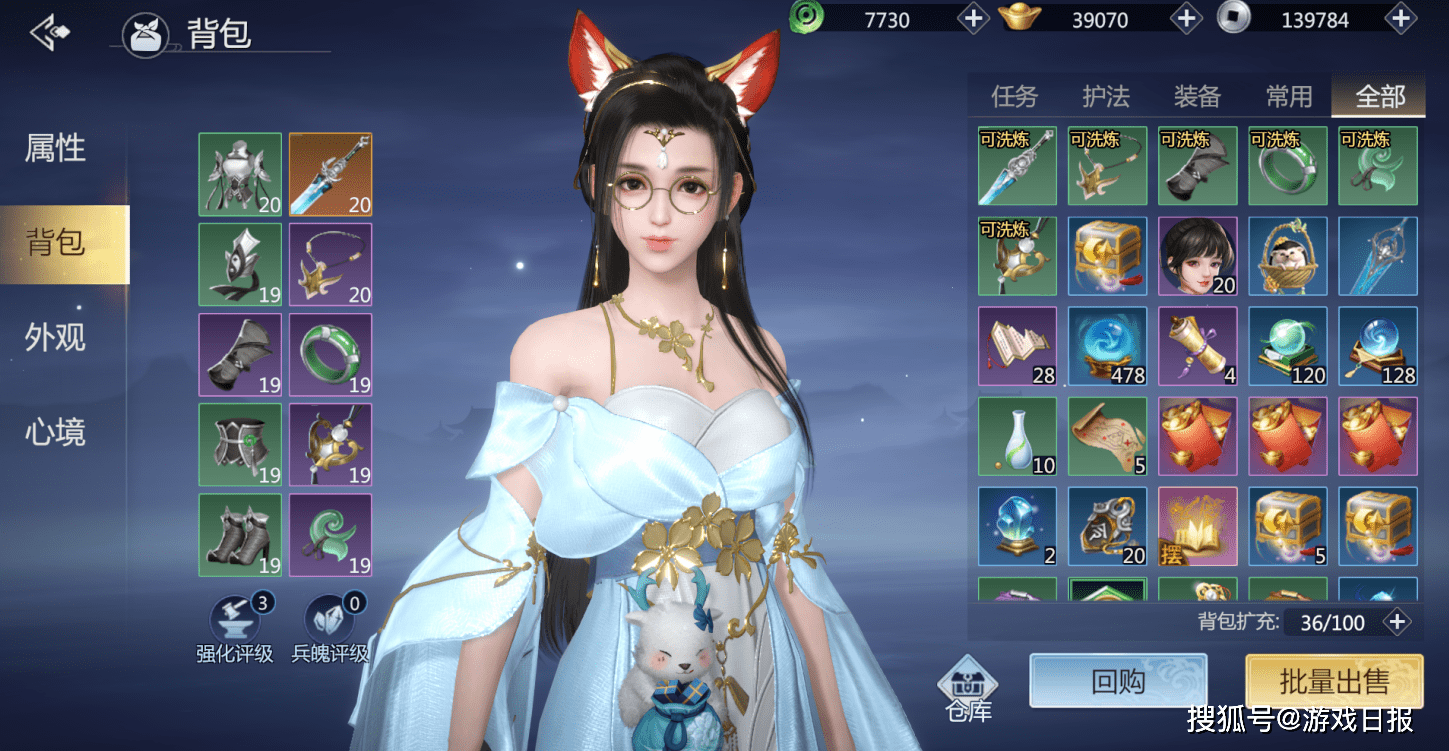
Task: Show the 装备 equipment tab
Action: pyautogui.click(x=1197, y=96)
